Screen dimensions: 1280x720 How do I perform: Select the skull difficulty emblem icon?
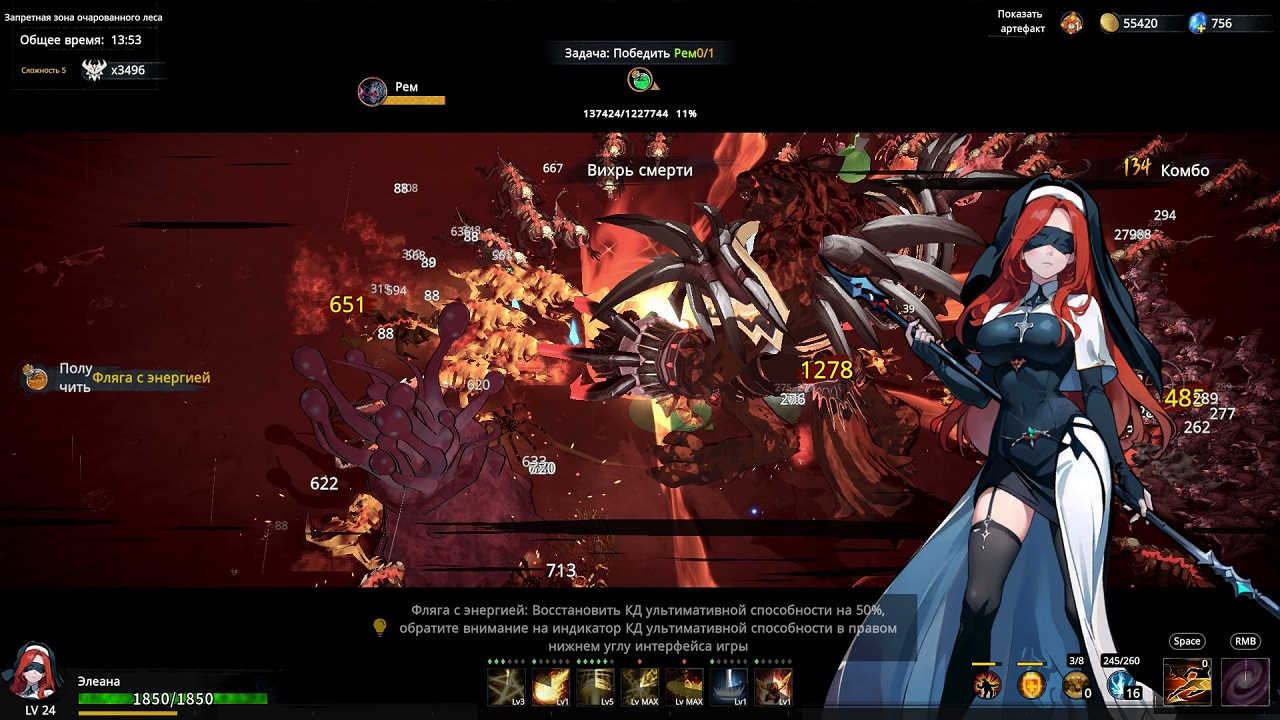(94, 70)
